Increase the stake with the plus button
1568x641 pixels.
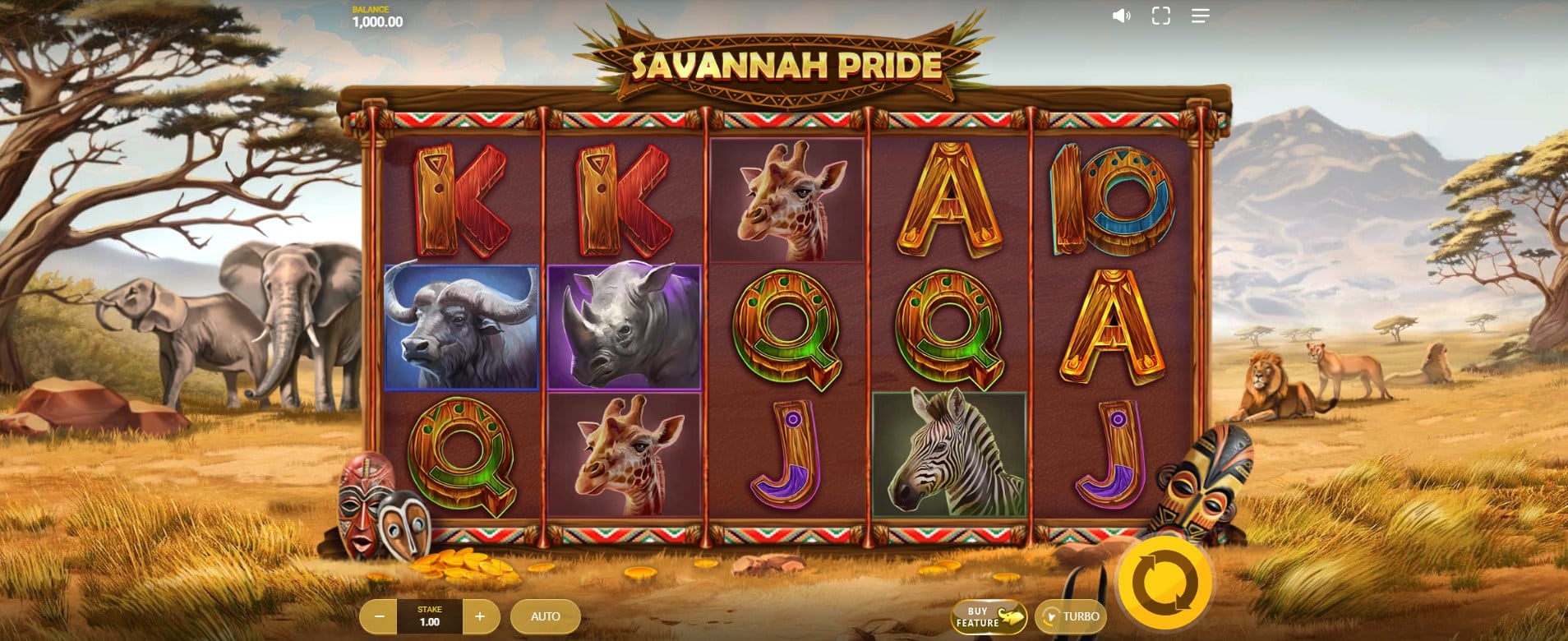click(480, 616)
